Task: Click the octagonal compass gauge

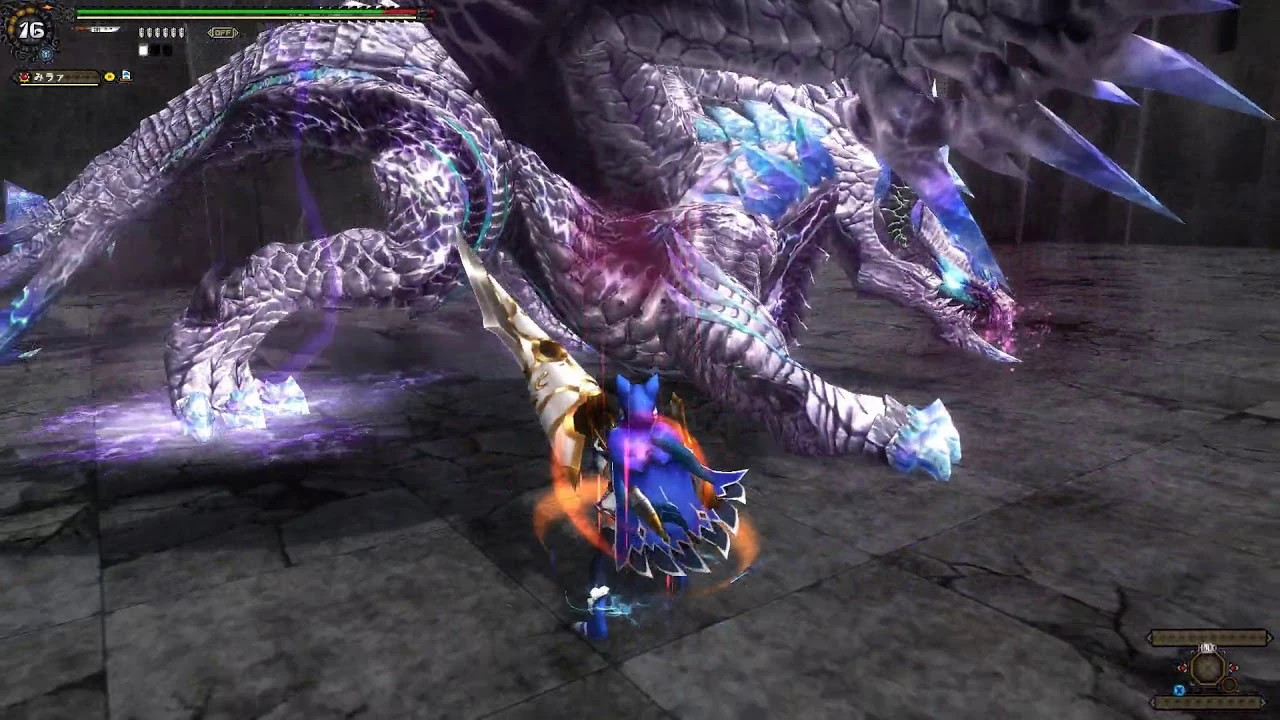Action: point(1208,669)
